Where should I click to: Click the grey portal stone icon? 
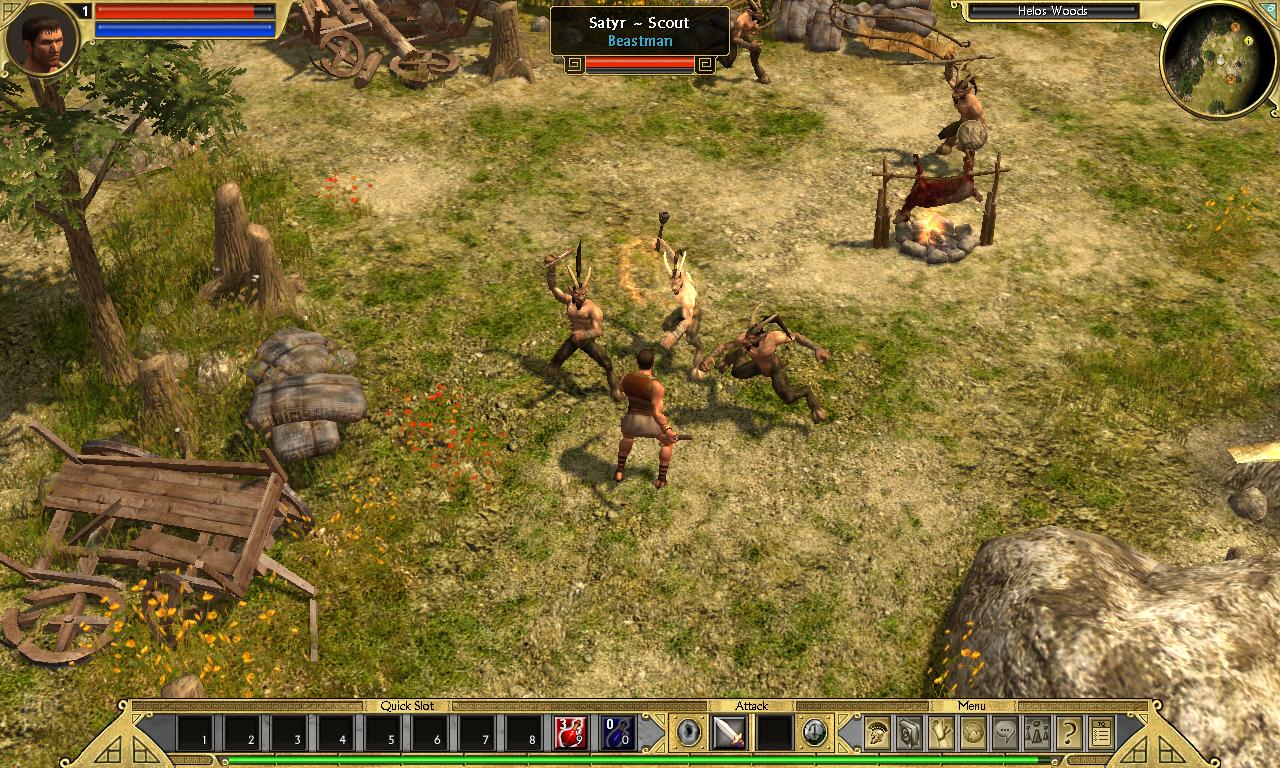pyautogui.click(x=689, y=733)
